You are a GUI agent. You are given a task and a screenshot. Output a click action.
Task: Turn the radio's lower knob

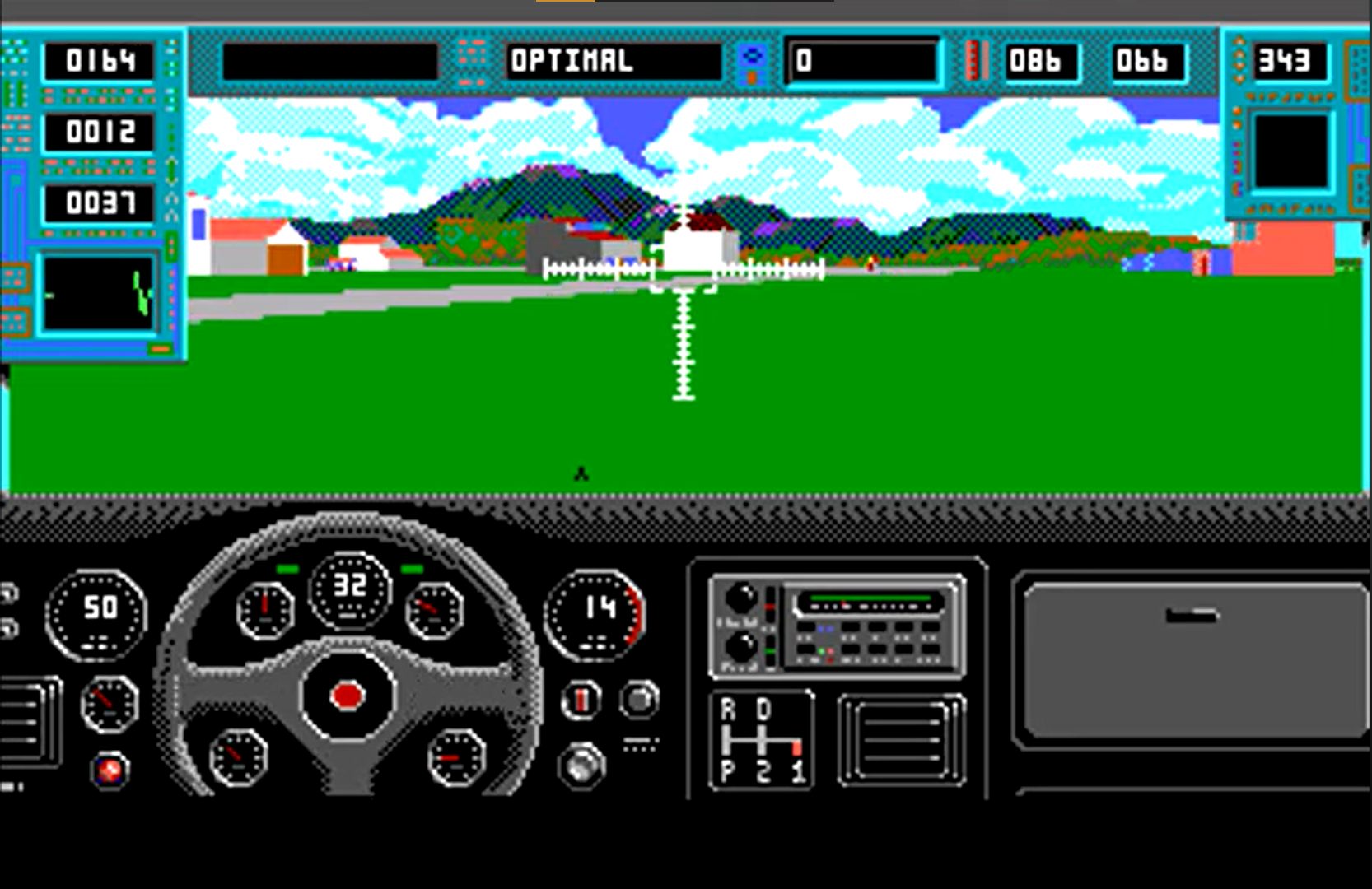[x=741, y=649]
